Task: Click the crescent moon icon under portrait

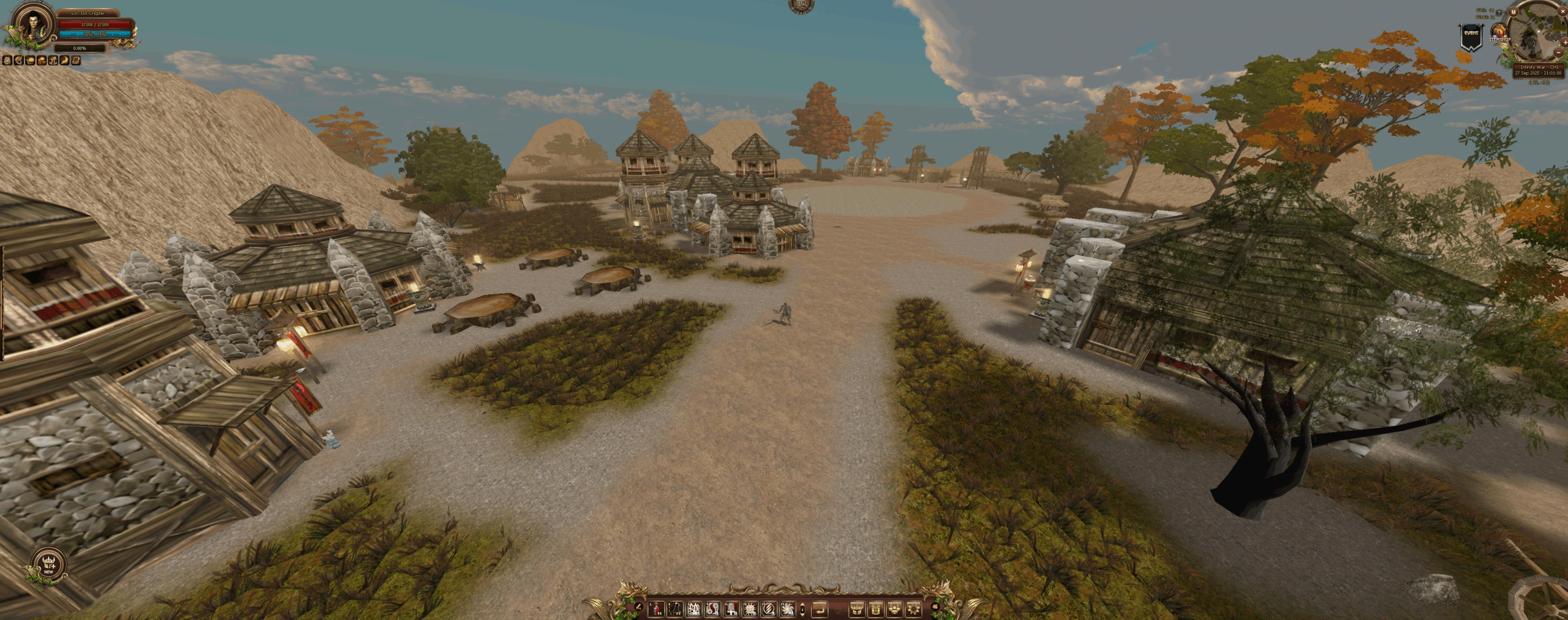Action: [x=64, y=61]
